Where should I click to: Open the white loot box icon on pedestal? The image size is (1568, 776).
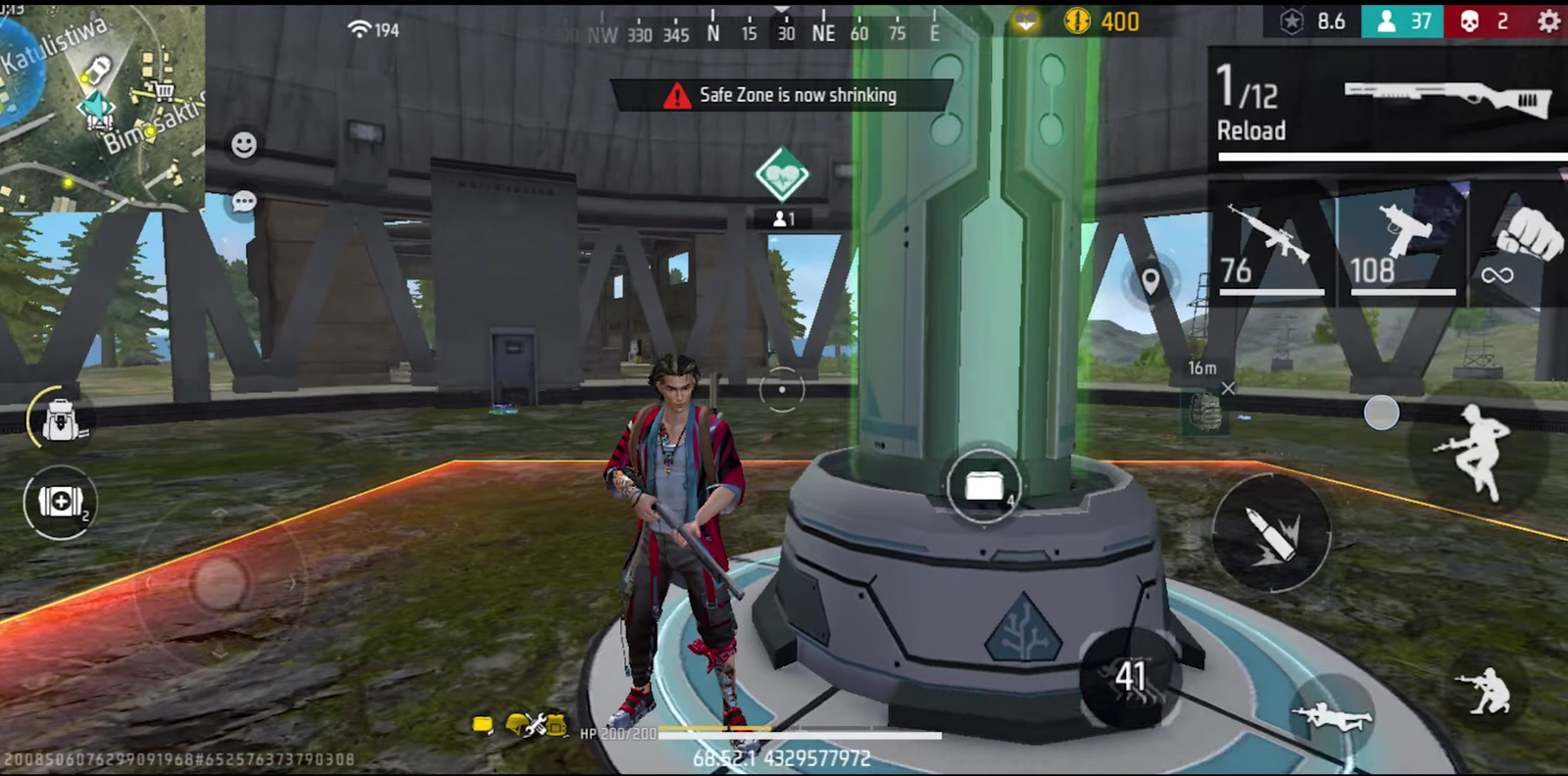(982, 483)
